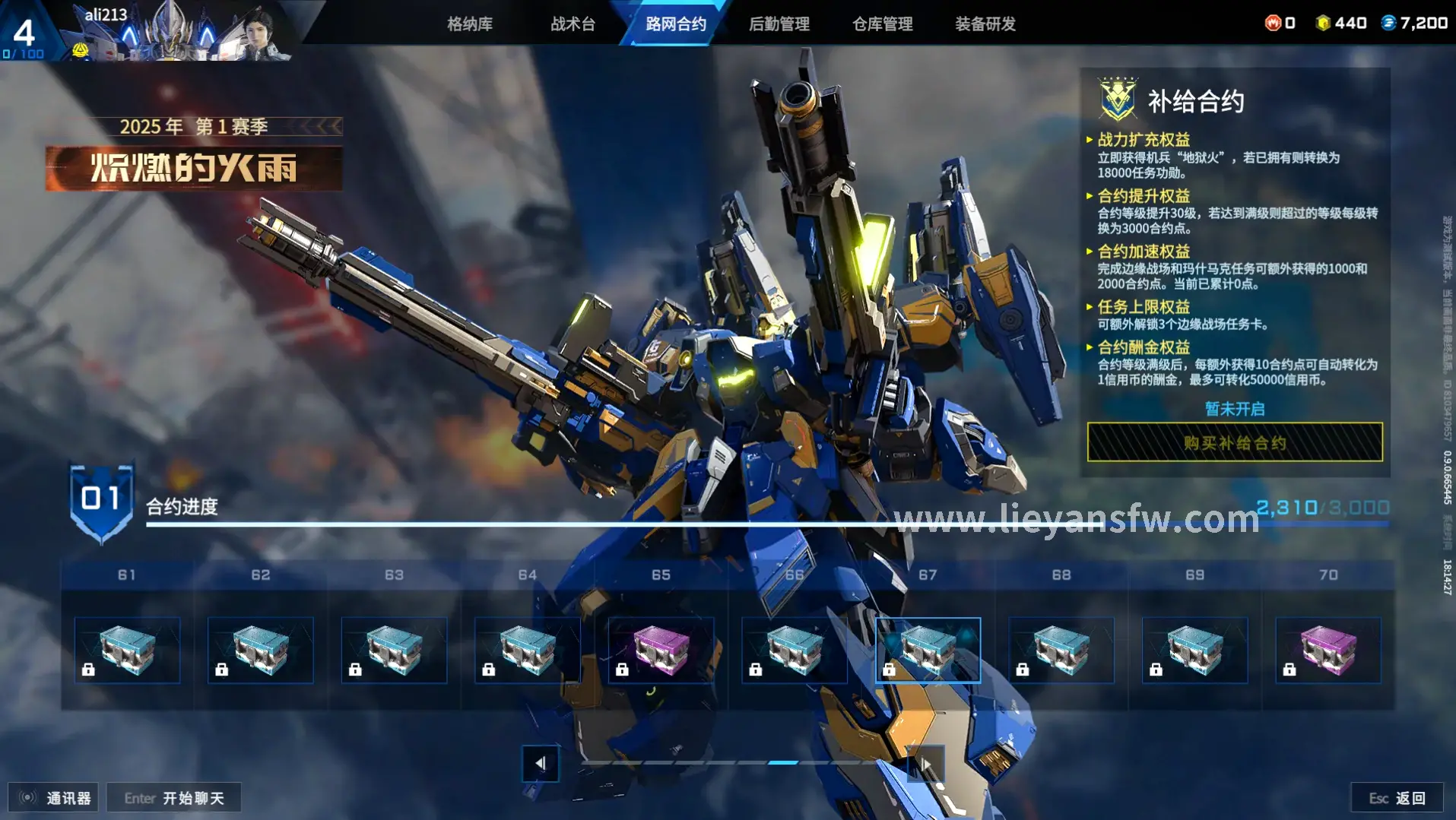Click the 开始聊天 chat box
Screen dimensions: 1456x820
174,798
